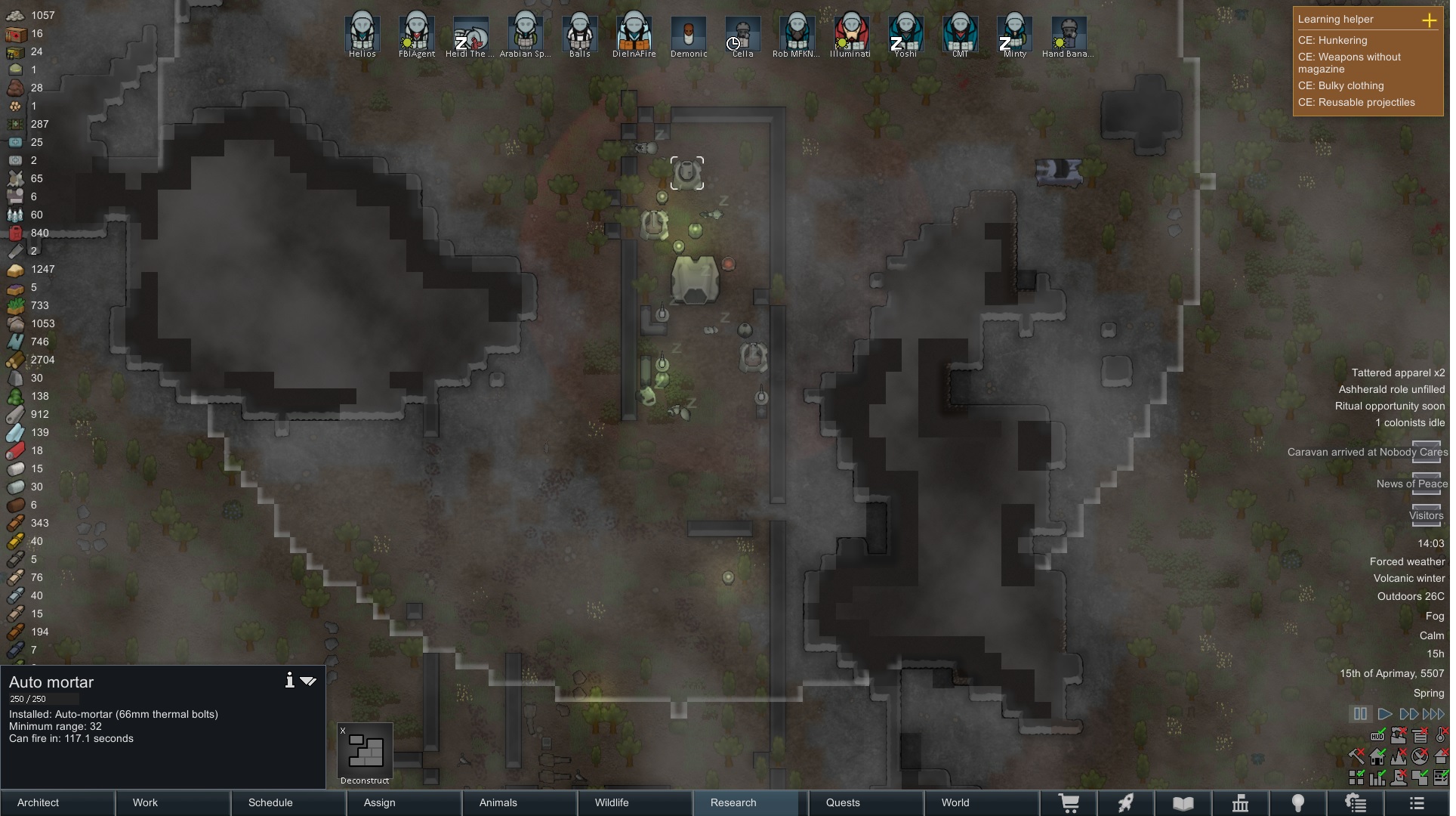Set game to normal speed
This screenshot has width=1456, height=816.
[x=1385, y=714]
